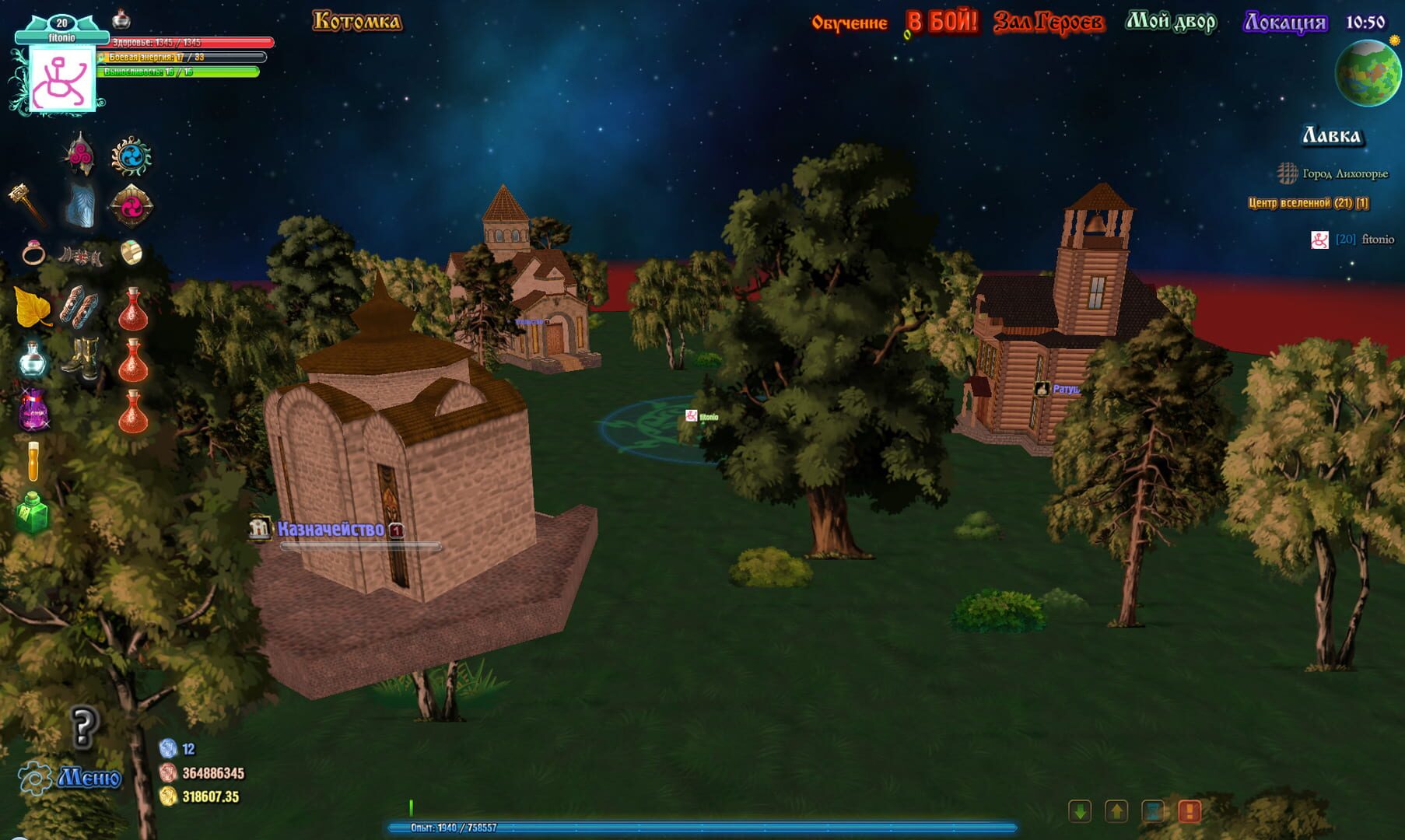Viewport: 1405px width, 840px height.
Task: Select the leather boots slot
Action: click(81, 357)
